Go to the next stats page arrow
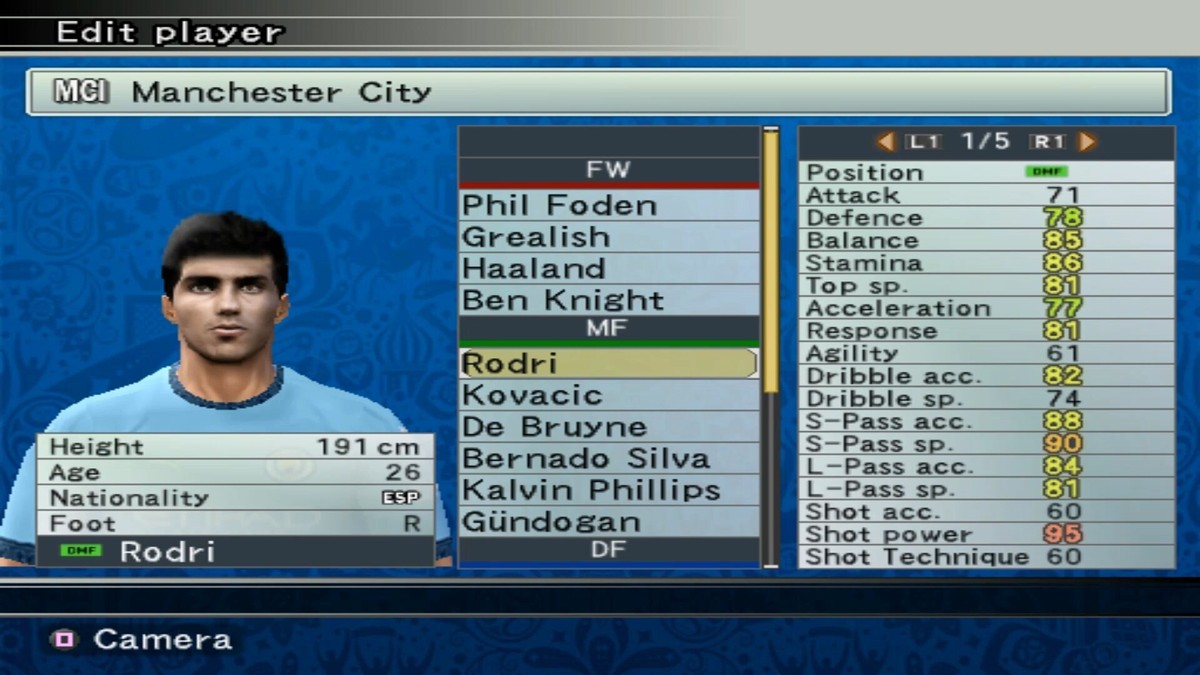 point(1087,142)
